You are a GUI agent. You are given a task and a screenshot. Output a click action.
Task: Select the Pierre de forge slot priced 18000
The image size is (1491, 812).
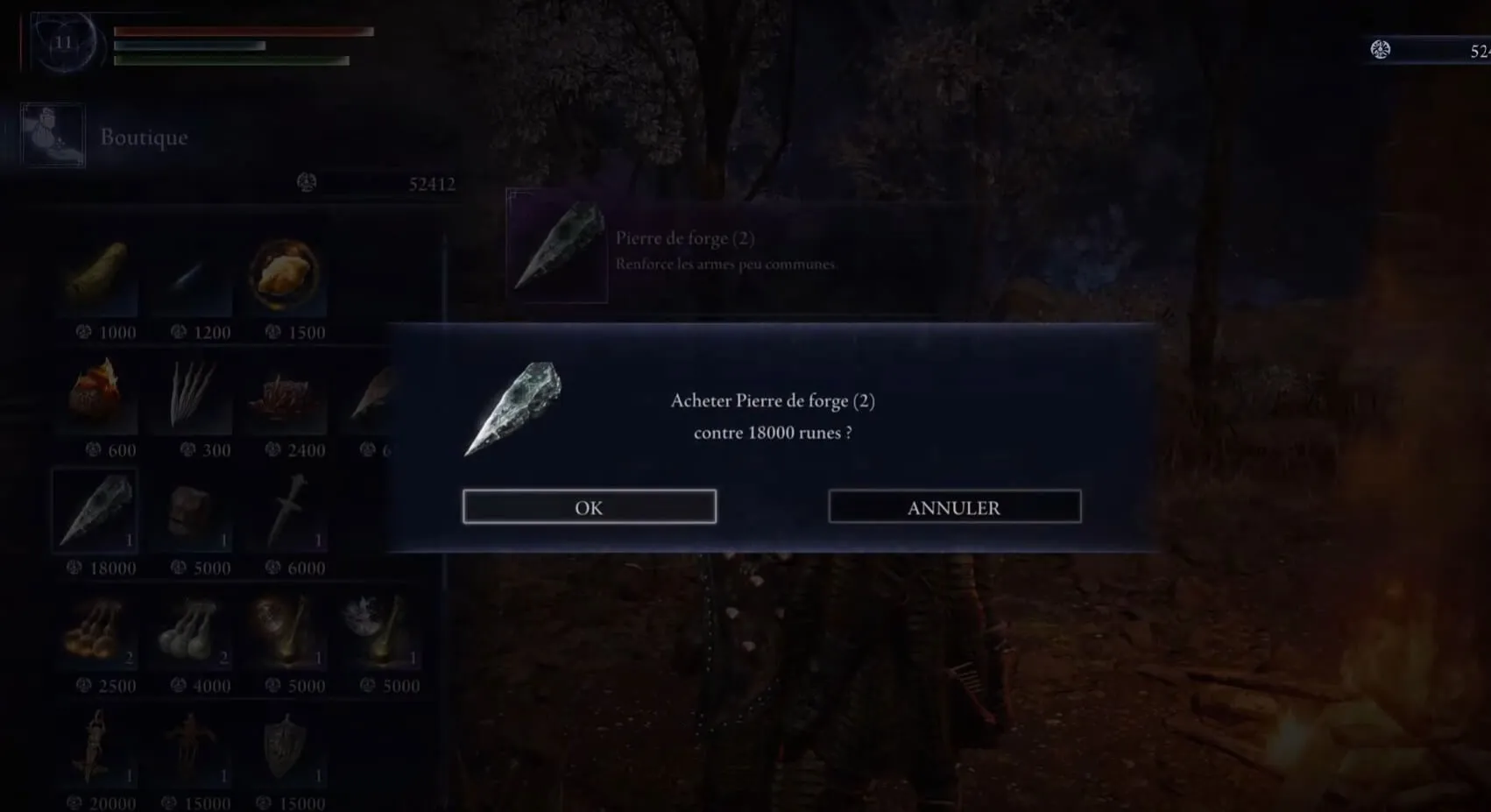coord(95,512)
